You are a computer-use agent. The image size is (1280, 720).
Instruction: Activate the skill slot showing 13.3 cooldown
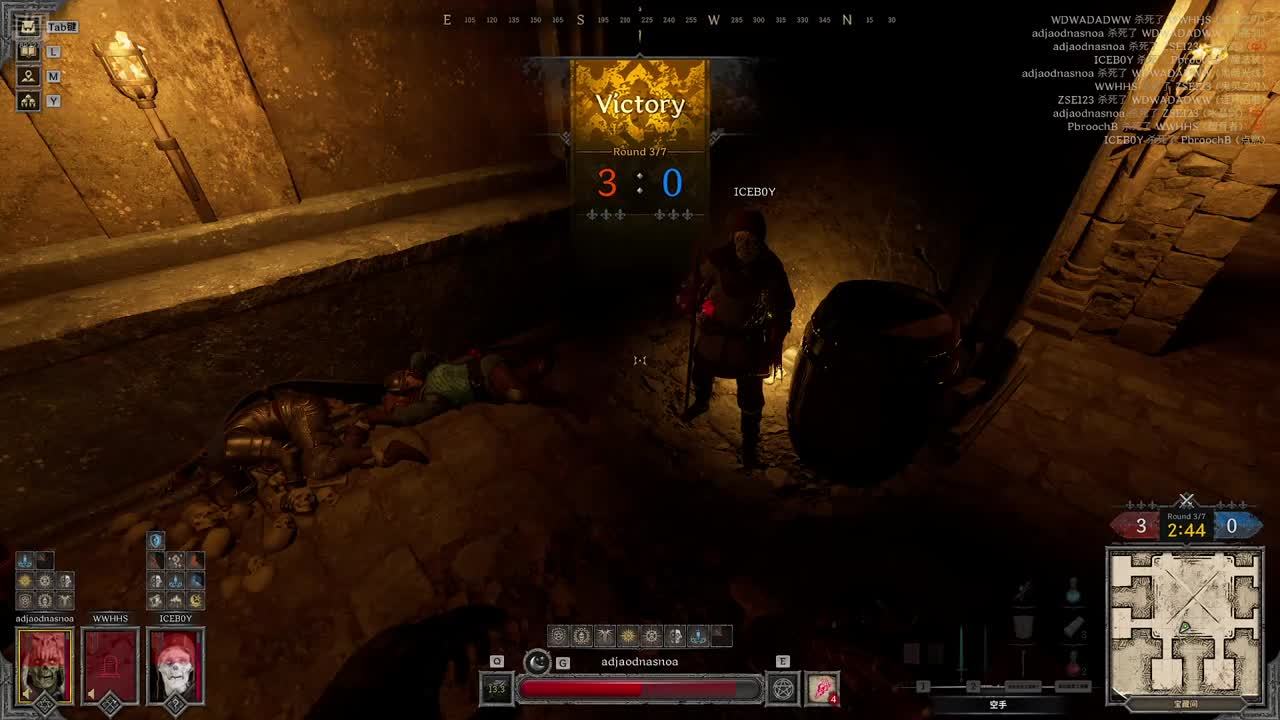(x=496, y=688)
